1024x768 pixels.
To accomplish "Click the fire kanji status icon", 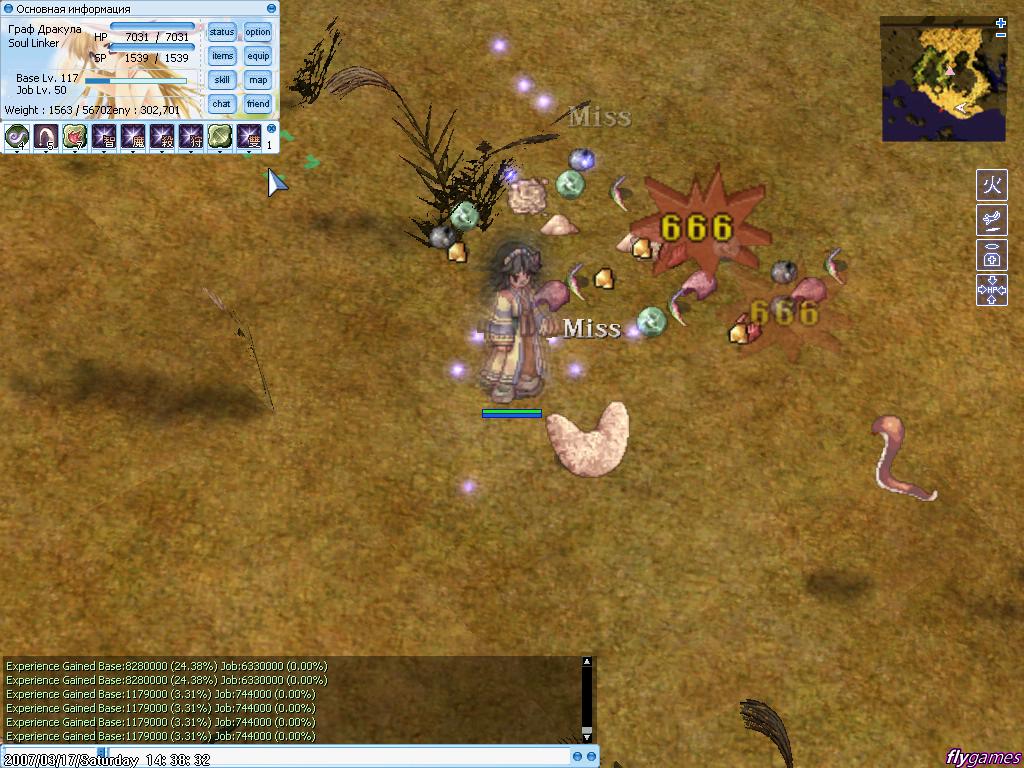I will pos(991,186).
